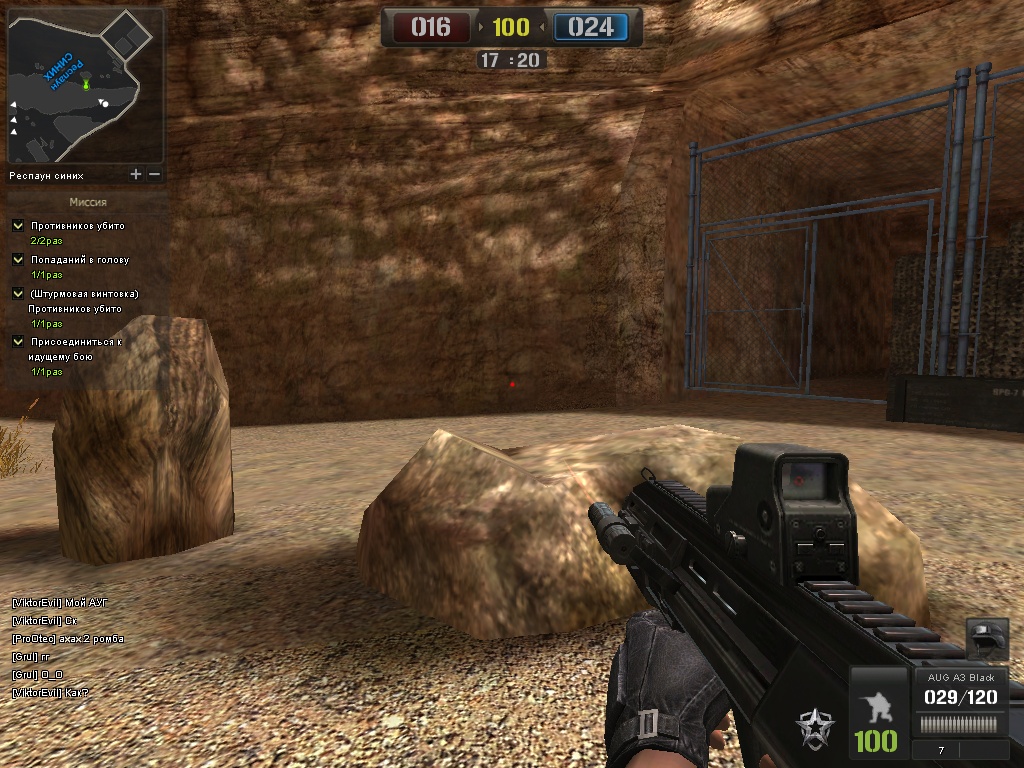Viewport: 1024px width, 768px height.
Task: Zoom out the minimap with minus button
Action: click(154, 175)
